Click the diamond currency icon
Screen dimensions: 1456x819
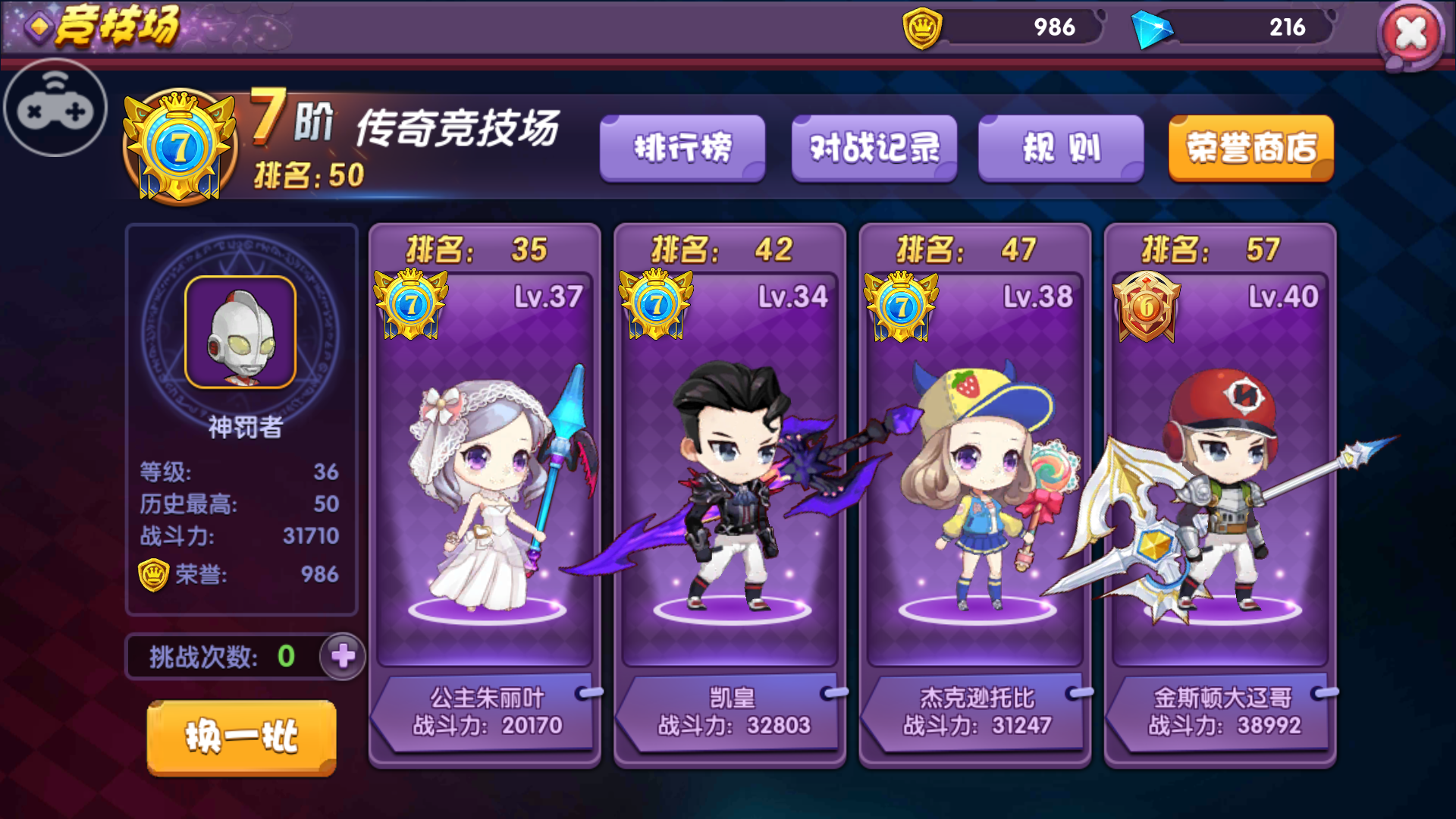pos(1157,27)
